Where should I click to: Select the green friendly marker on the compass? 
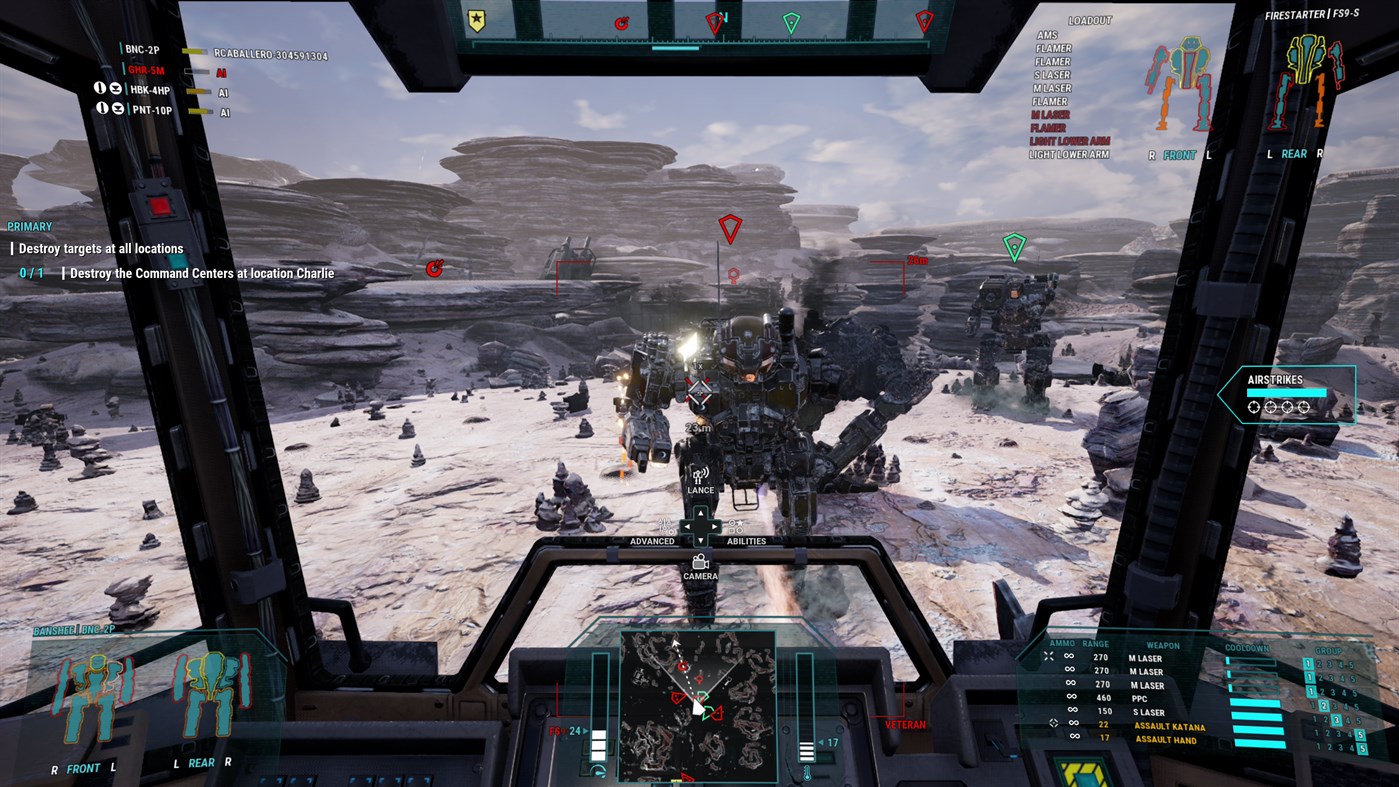789,20
